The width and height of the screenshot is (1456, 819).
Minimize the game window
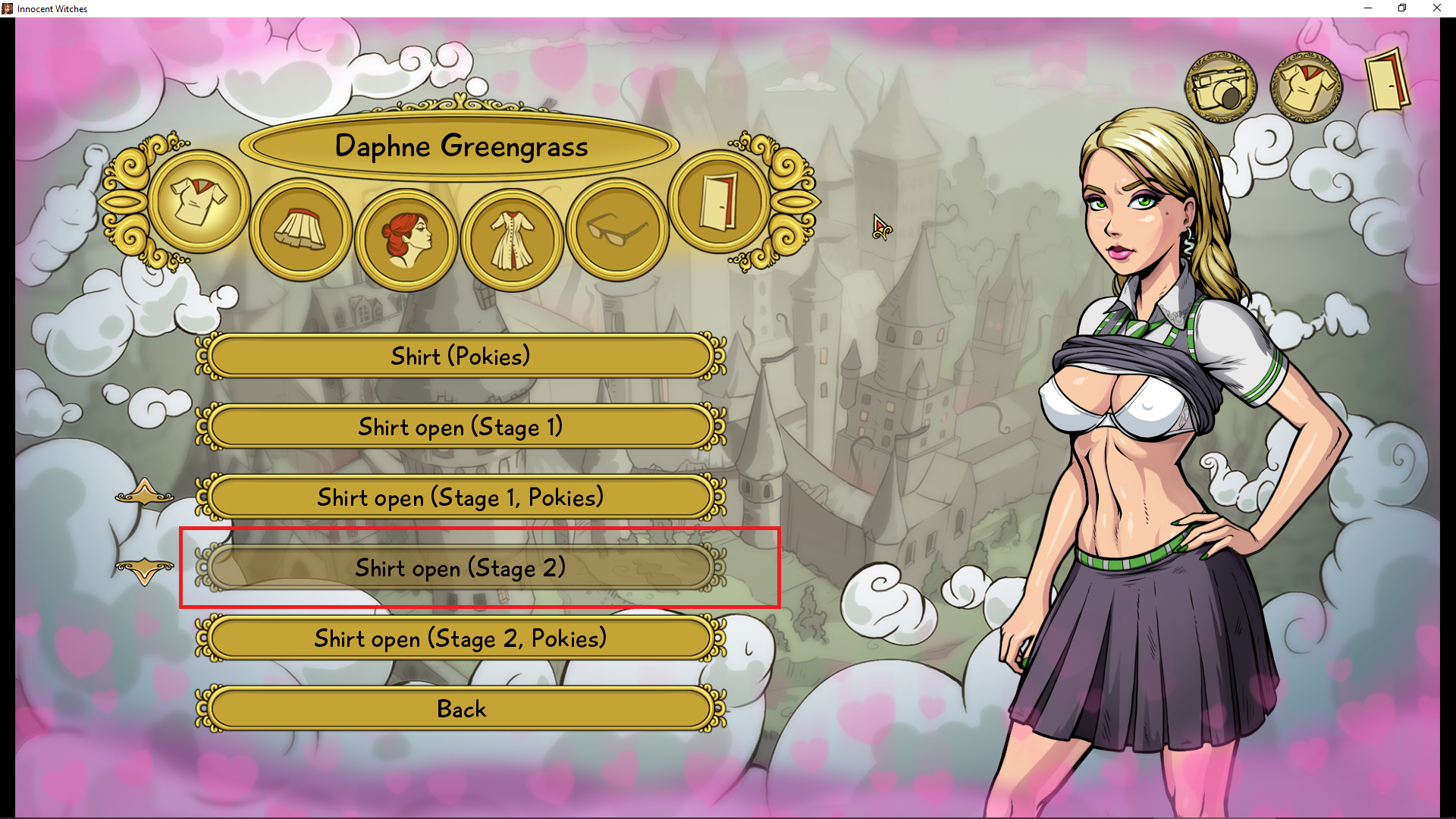pyautogui.click(x=1368, y=8)
